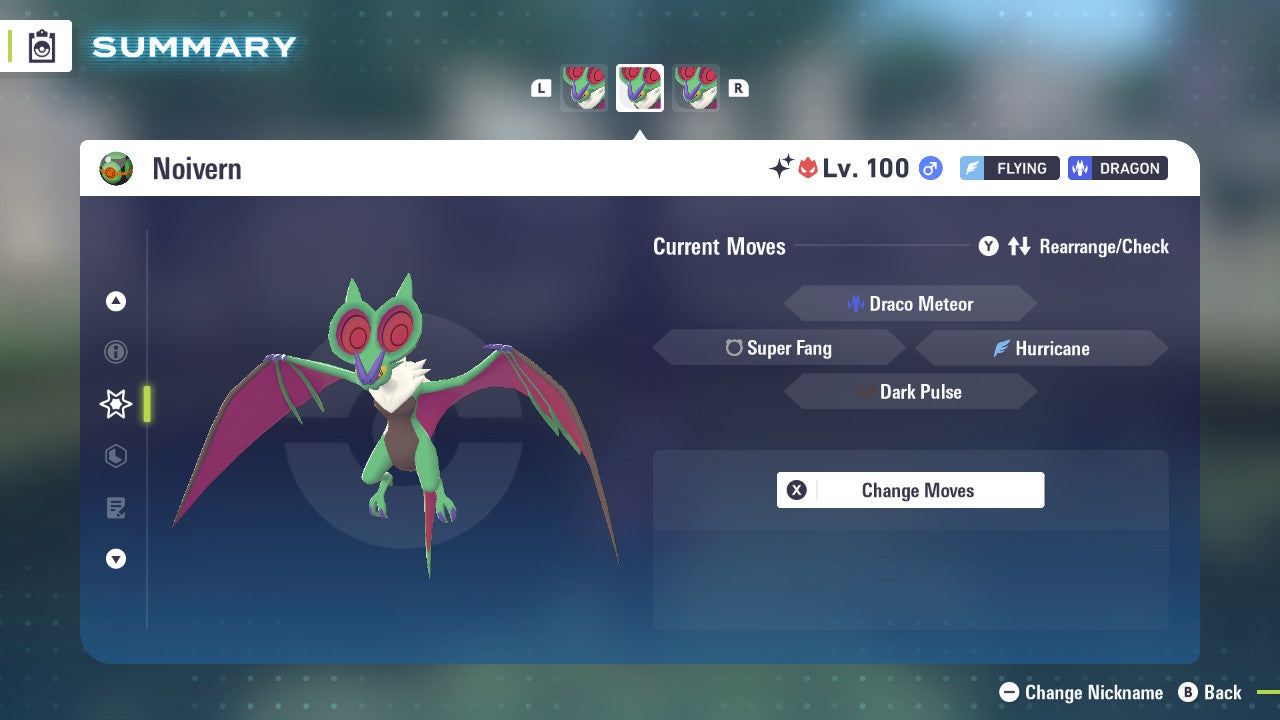The image size is (1280, 720).
Task: Click the dragon icon on the DRAGON badge
Action: (x=1083, y=168)
